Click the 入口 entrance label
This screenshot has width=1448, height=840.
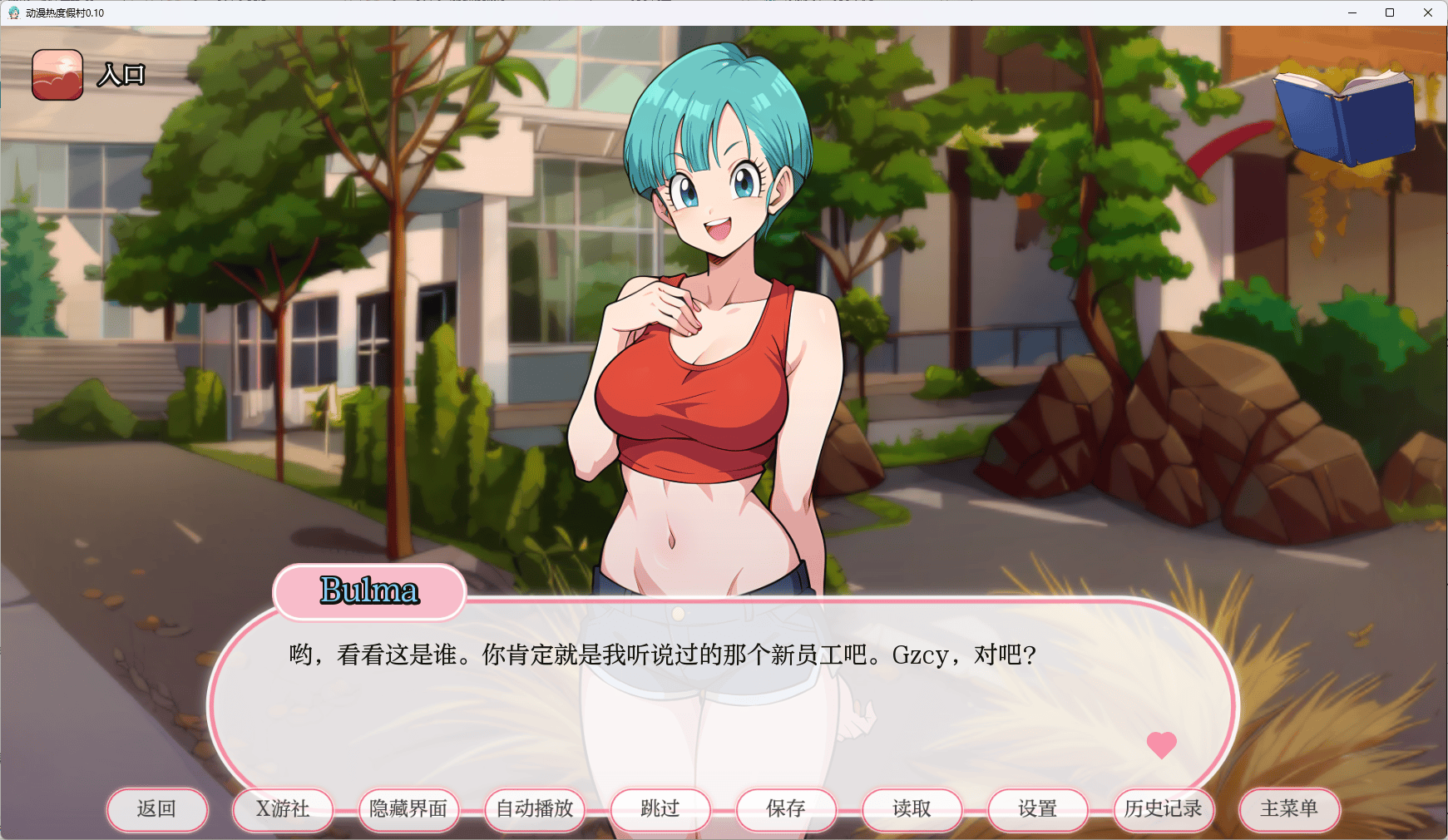pyautogui.click(x=121, y=74)
